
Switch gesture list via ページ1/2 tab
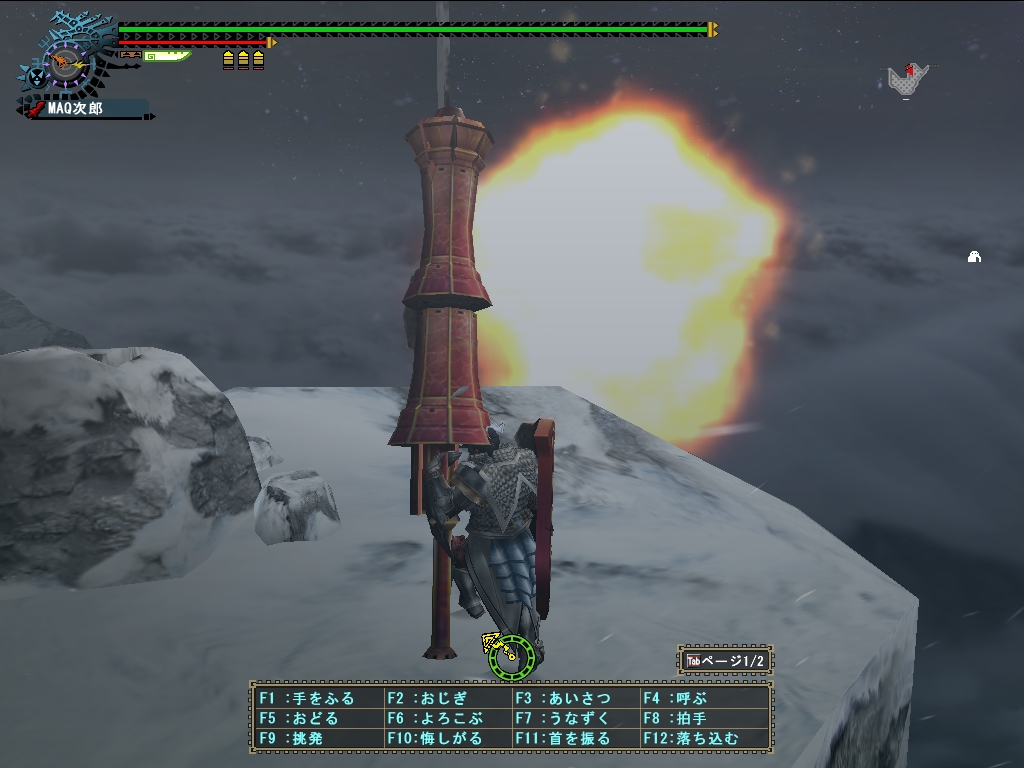pyautogui.click(x=726, y=661)
